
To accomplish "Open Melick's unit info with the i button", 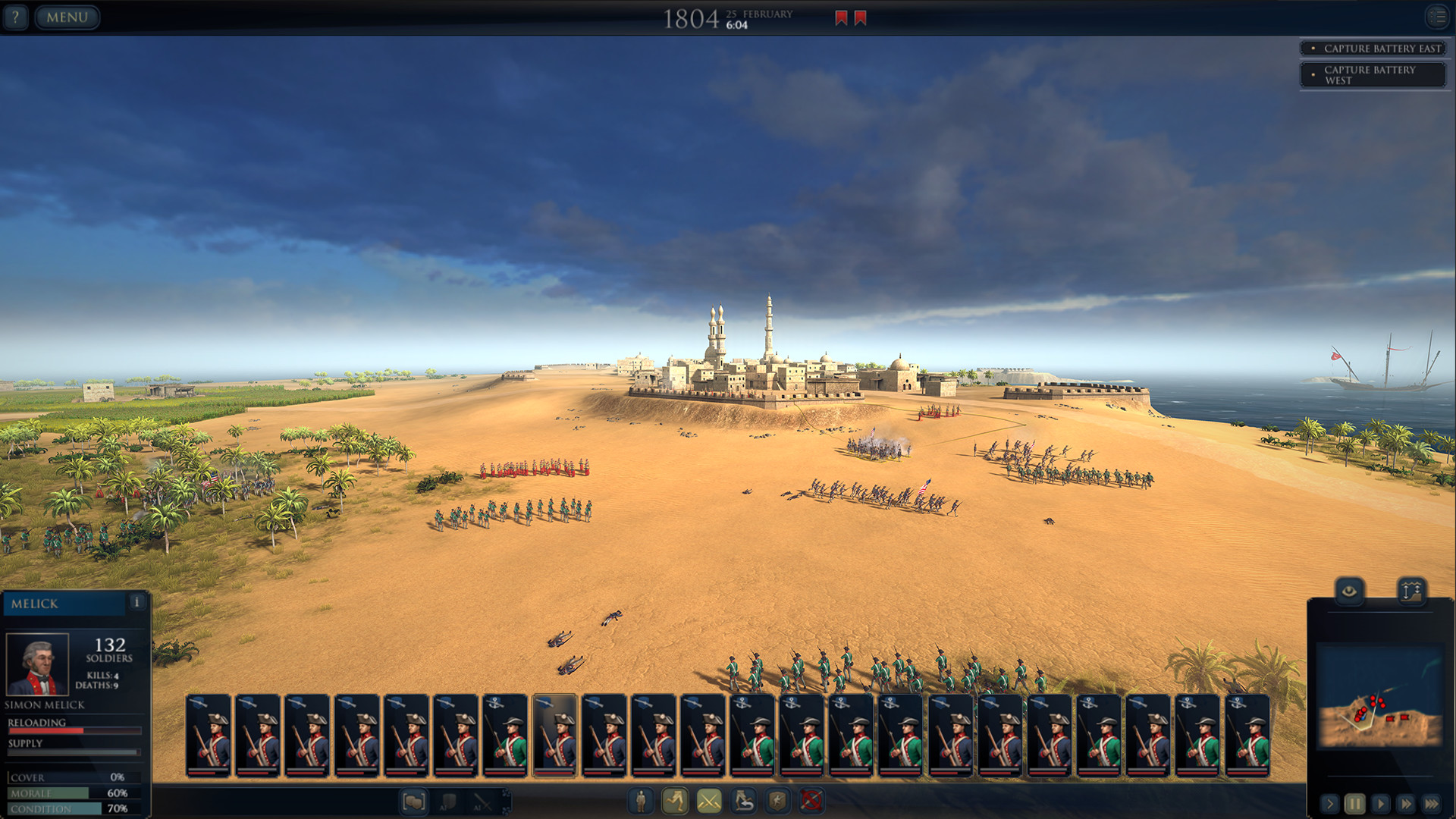I will pyautogui.click(x=136, y=602).
